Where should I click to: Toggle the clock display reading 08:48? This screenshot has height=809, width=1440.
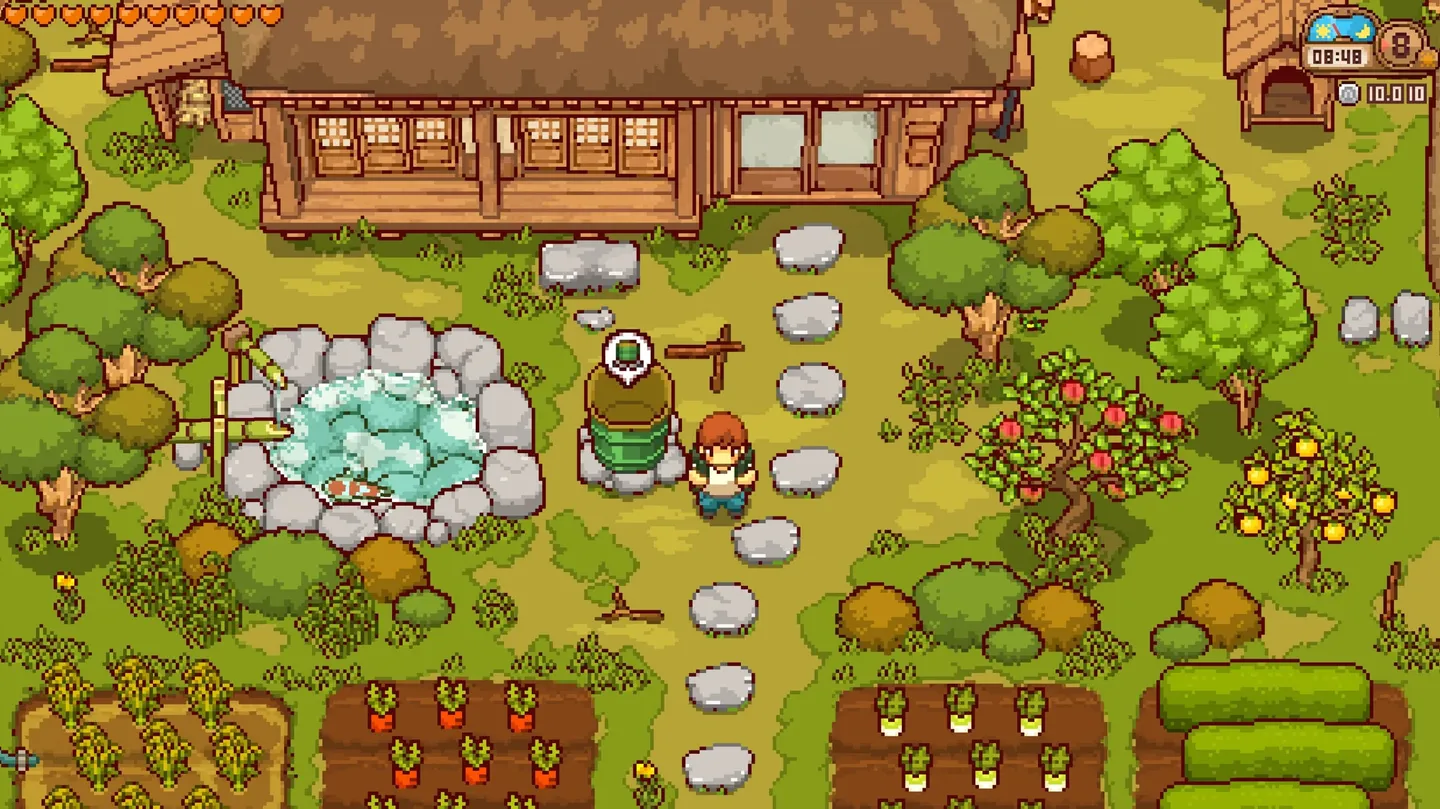1339,56
